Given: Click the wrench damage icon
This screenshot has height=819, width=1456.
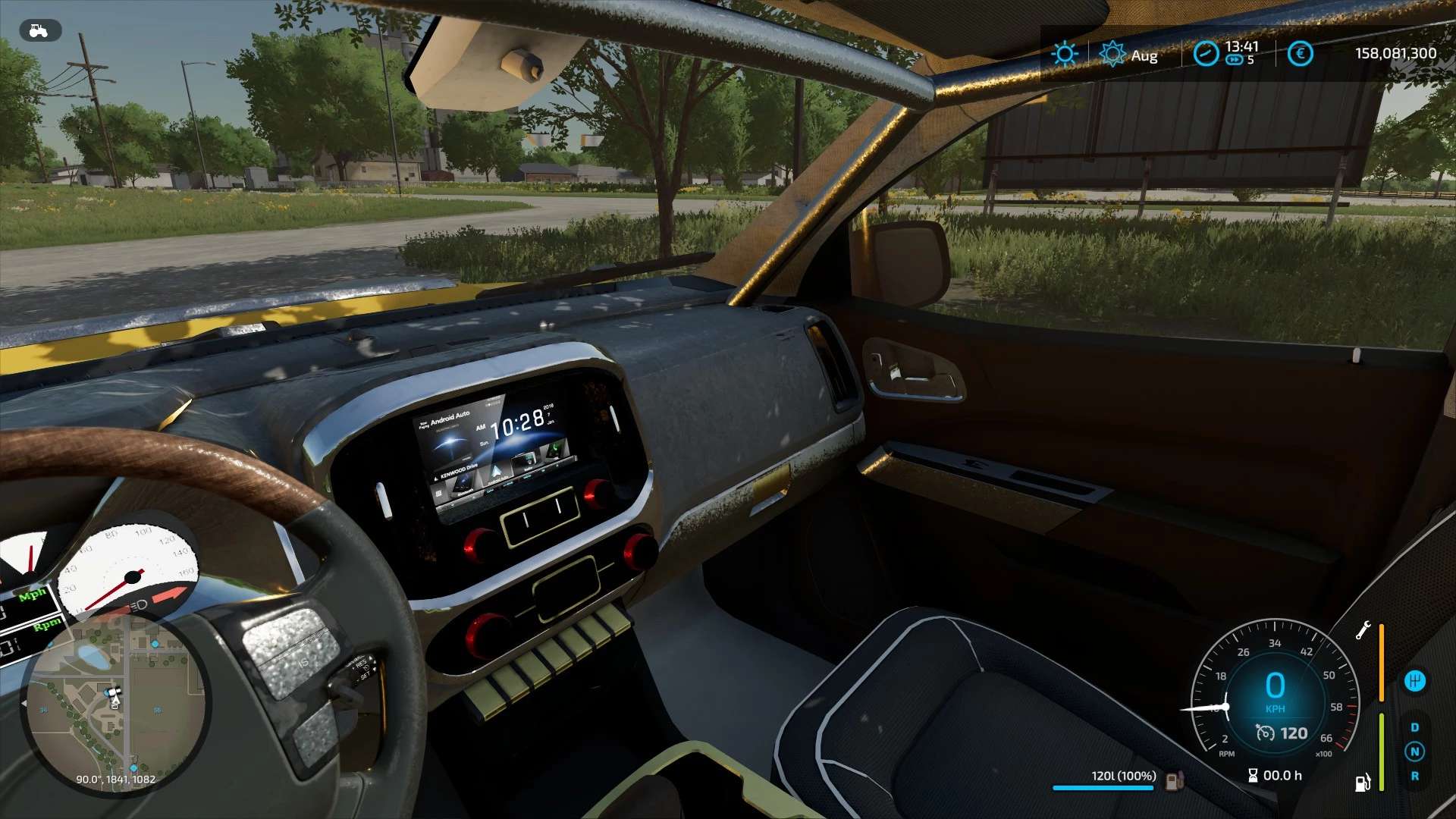Looking at the screenshot, I should click(x=1363, y=630).
